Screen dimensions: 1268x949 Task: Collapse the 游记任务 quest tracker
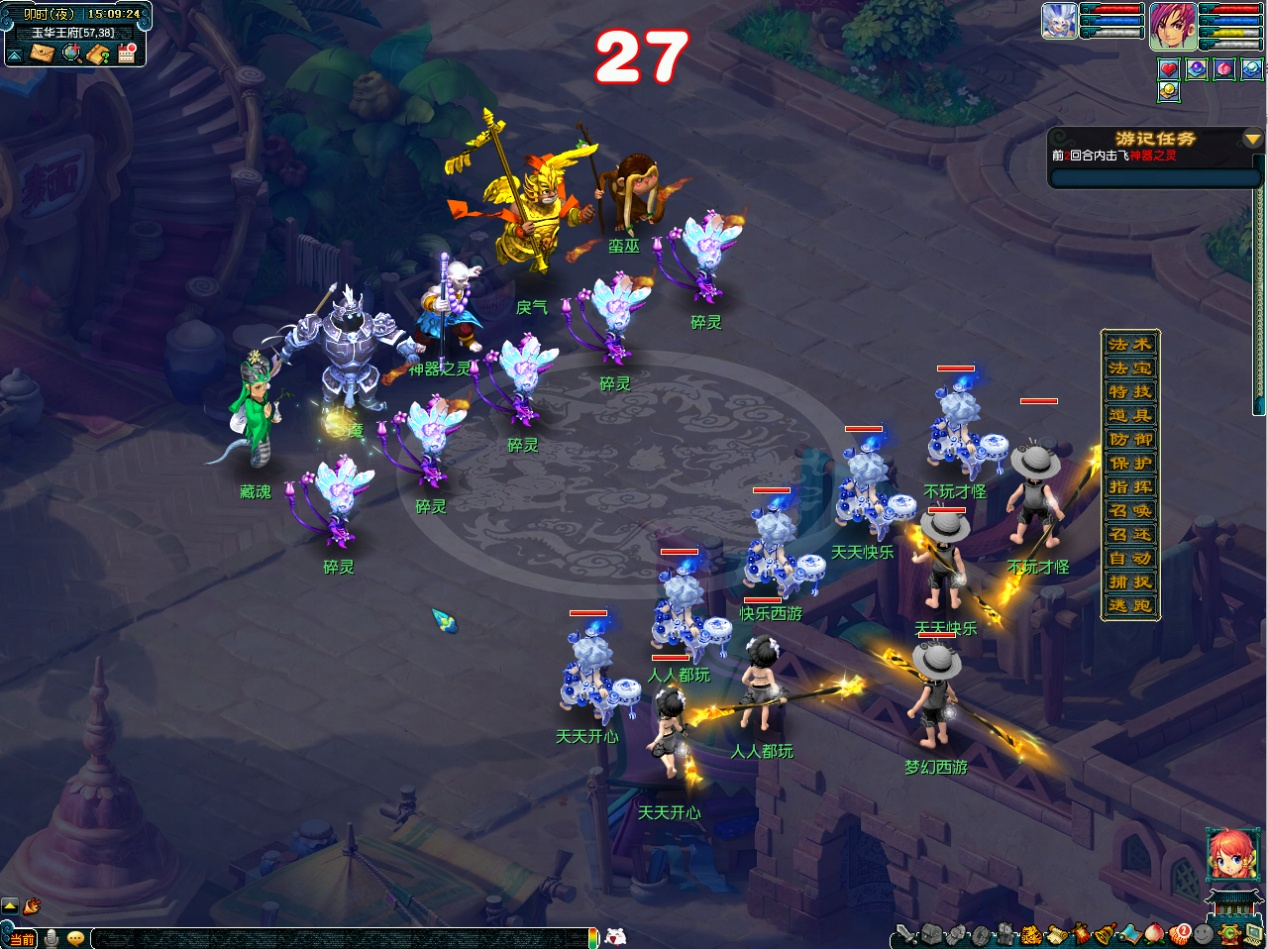coord(1252,138)
